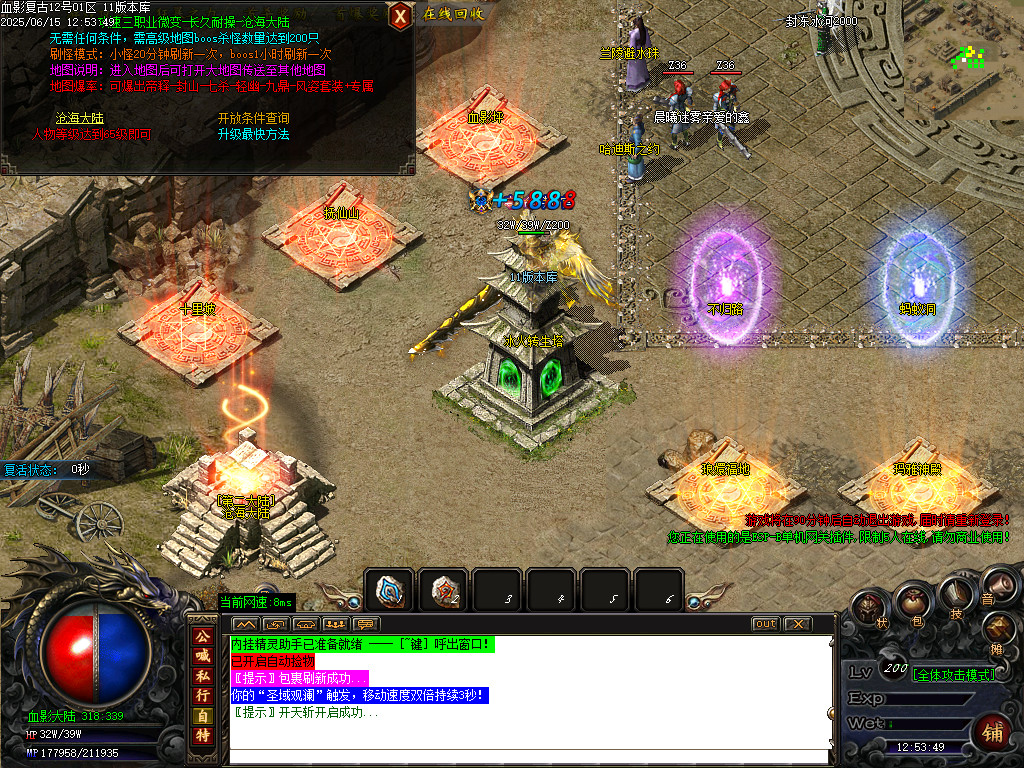
Task: Click the chat window's out button
Action: [765, 624]
